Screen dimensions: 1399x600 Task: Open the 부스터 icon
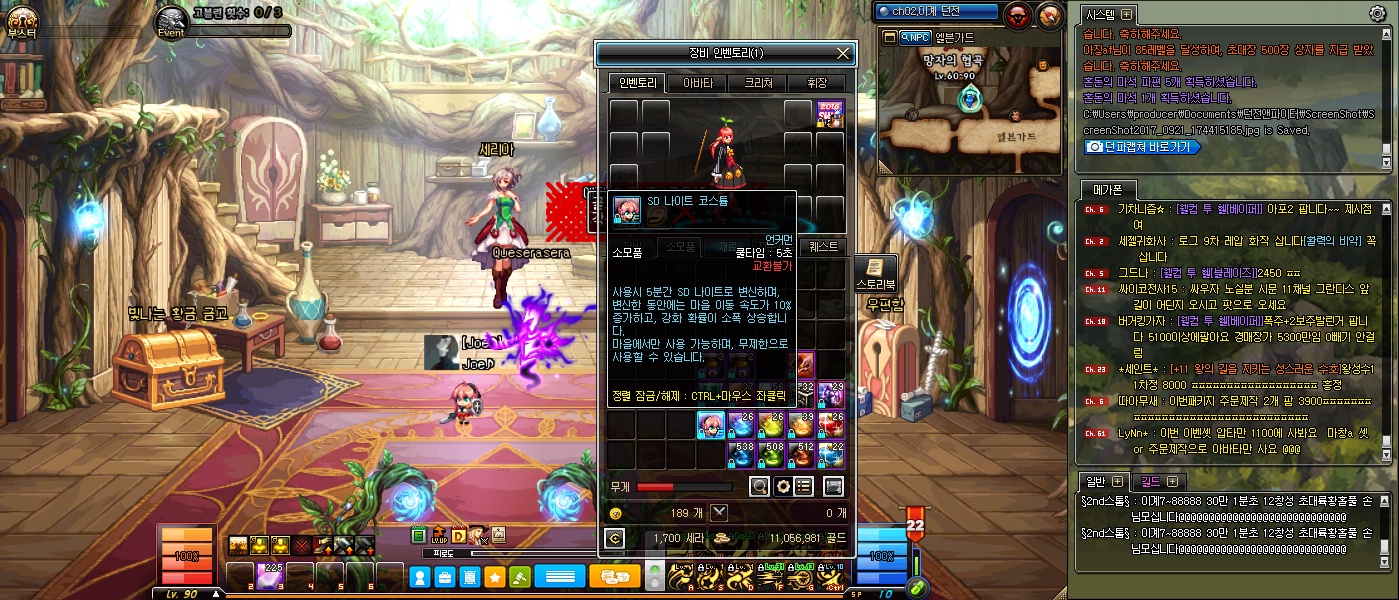point(22,20)
